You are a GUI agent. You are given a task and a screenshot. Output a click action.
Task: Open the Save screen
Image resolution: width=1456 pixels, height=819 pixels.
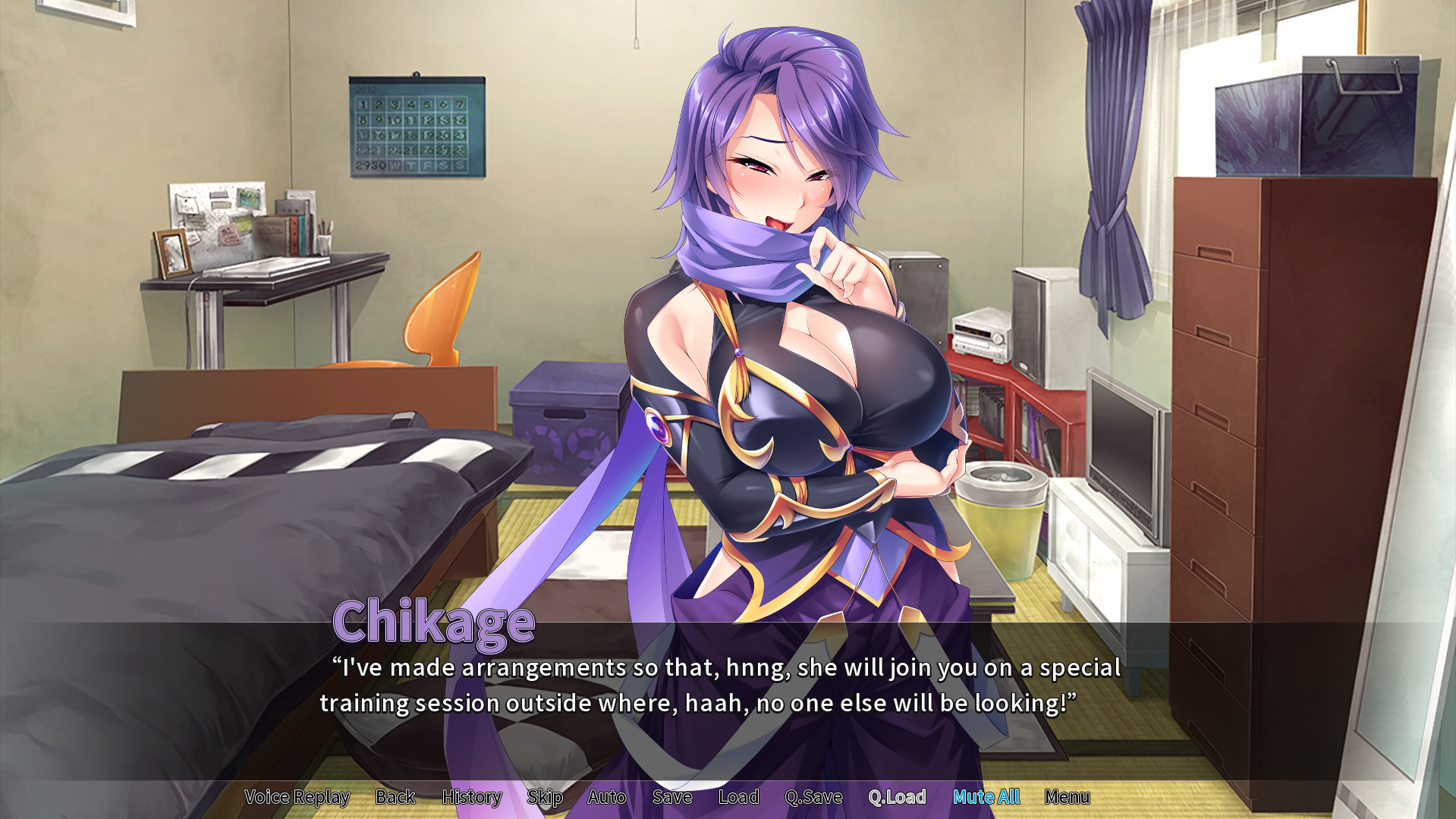tap(672, 797)
